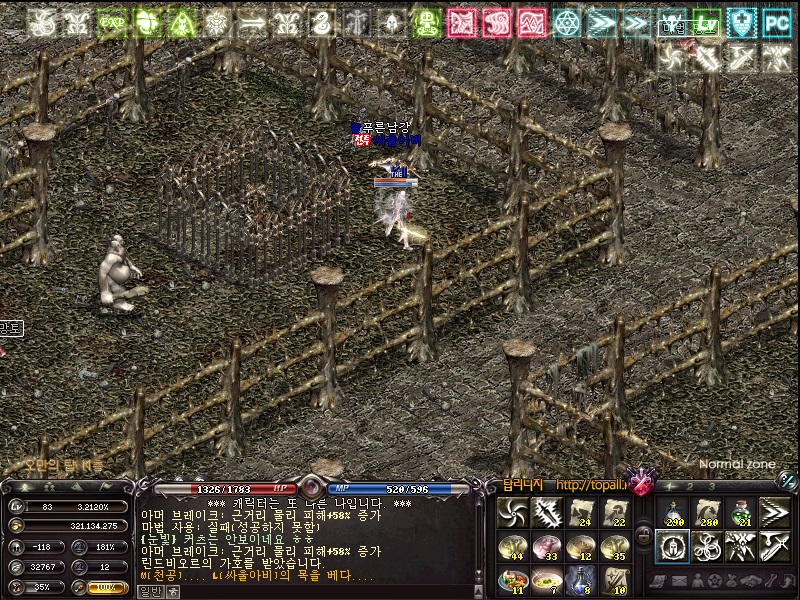Use the scroll stack of 24
This screenshot has height=600, width=800.
click(x=582, y=512)
